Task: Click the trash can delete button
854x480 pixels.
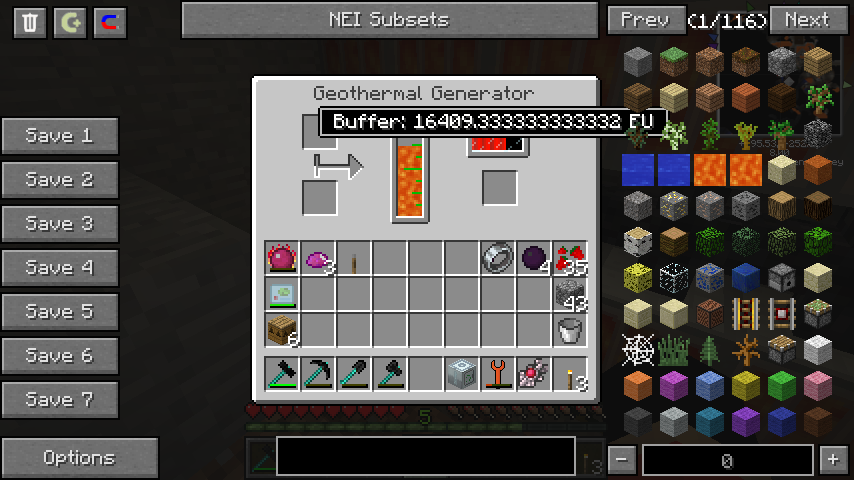Action: (30, 23)
